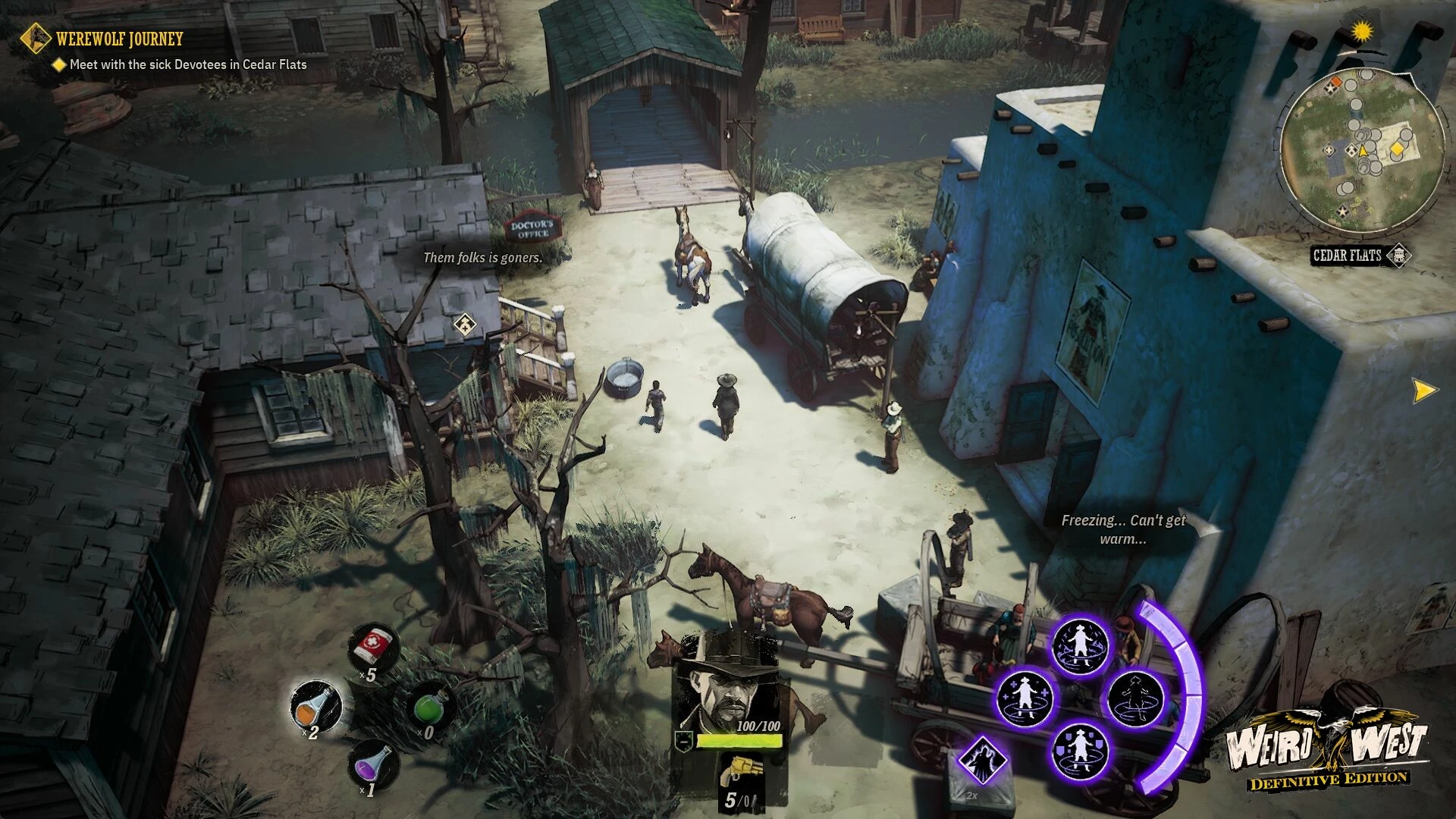Trigger the diamond-shaped dark figure ability

pos(982,760)
